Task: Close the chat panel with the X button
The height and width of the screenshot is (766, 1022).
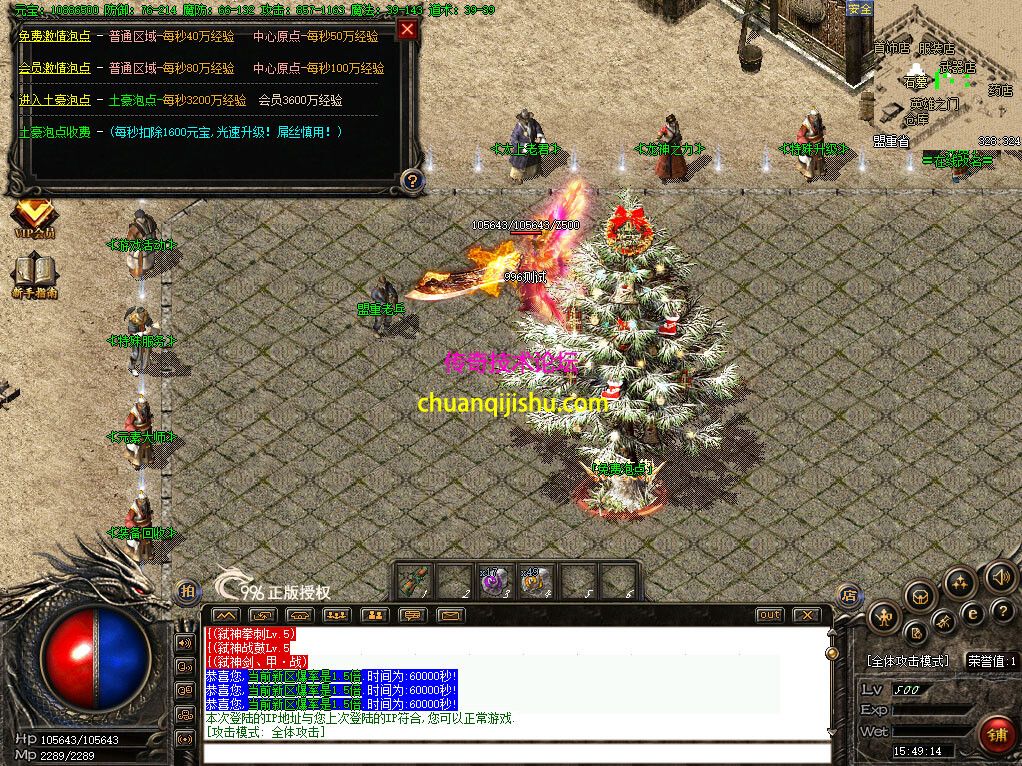Action: click(806, 615)
